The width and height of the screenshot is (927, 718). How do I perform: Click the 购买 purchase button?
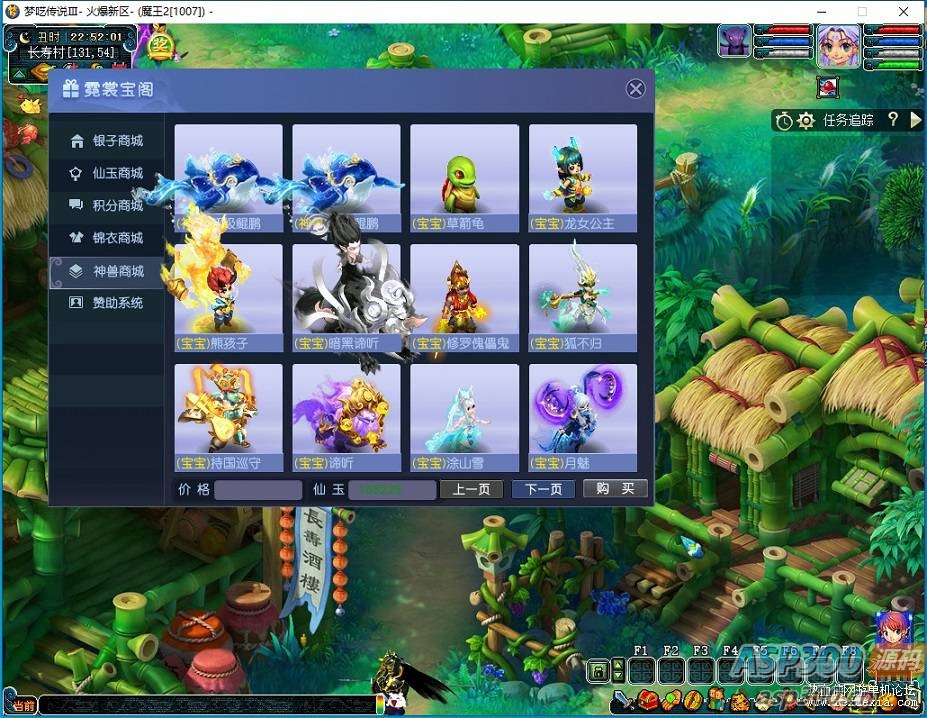615,489
